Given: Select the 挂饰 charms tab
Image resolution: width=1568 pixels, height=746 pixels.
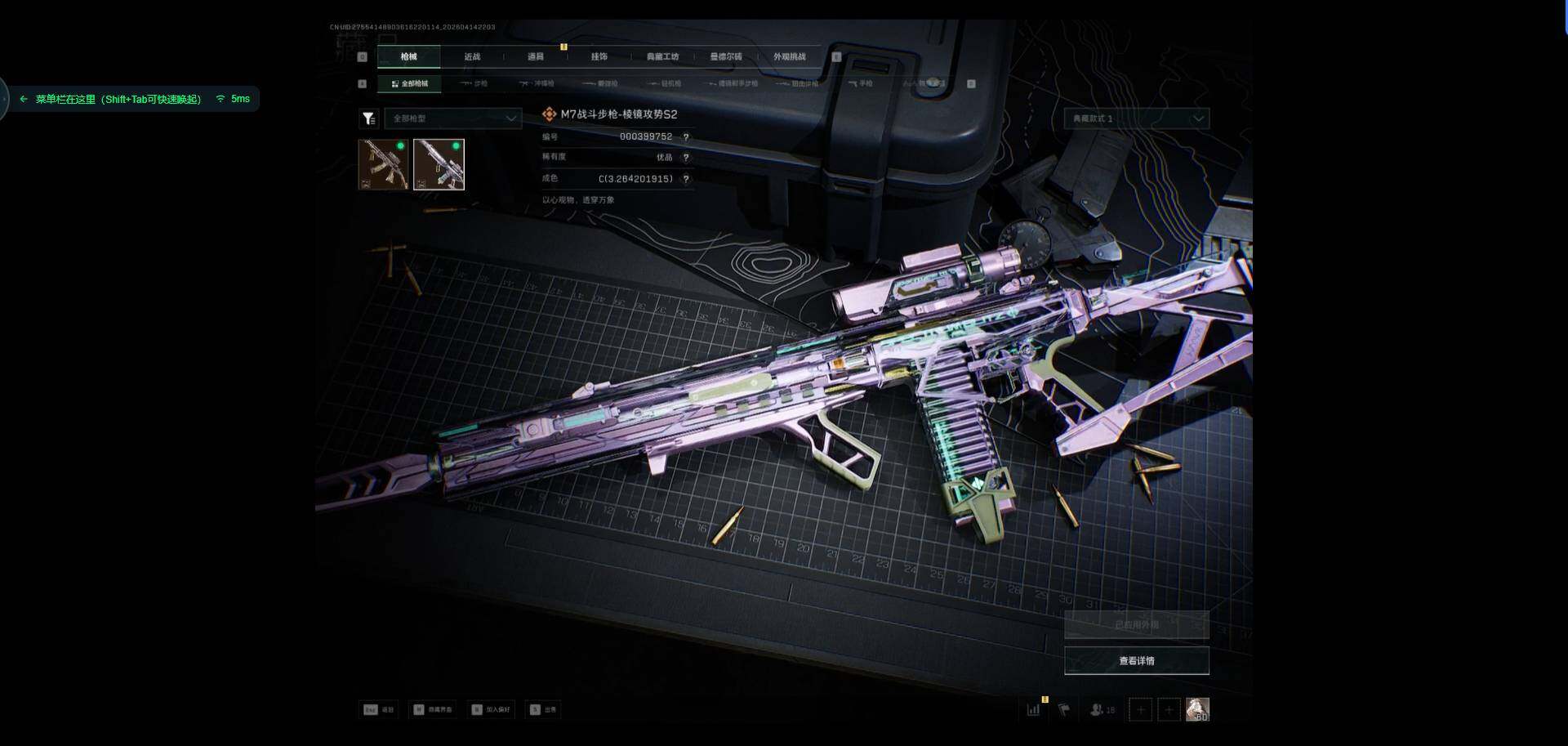Looking at the screenshot, I should pyautogui.click(x=599, y=56).
